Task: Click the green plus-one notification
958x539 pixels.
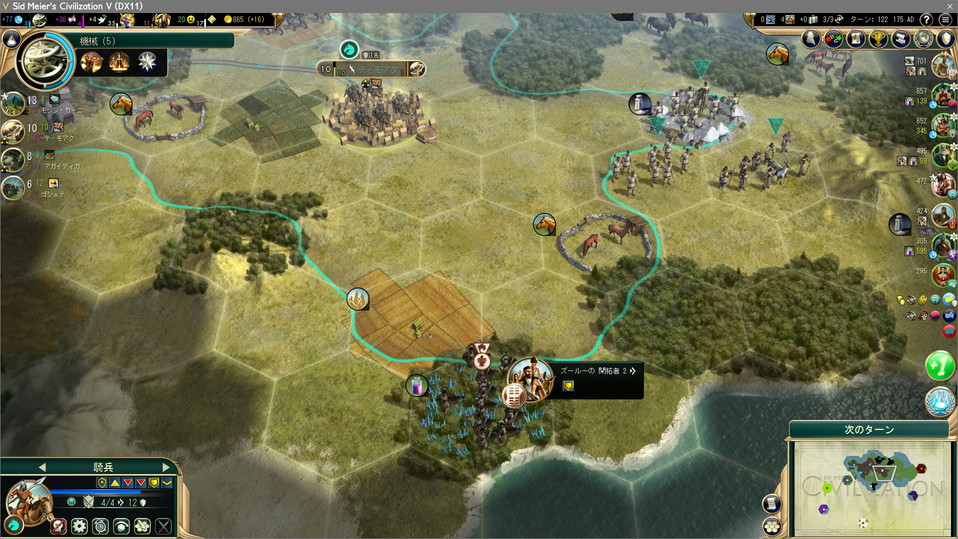Action: pyautogui.click(x=939, y=365)
